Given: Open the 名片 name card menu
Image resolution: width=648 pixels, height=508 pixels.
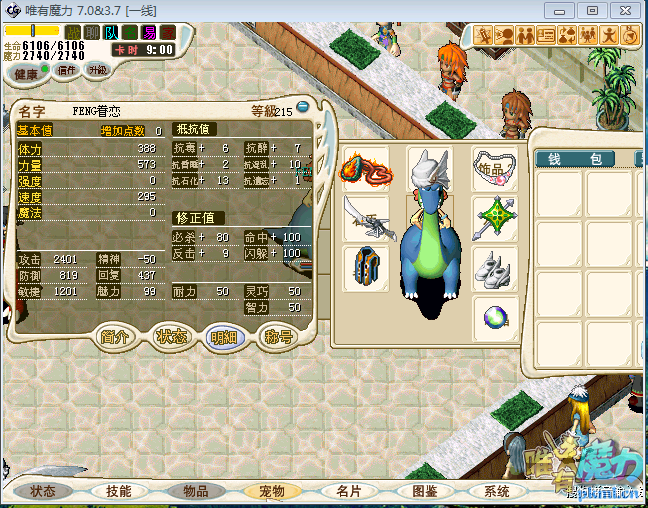Looking at the screenshot, I should [x=348, y=491].
